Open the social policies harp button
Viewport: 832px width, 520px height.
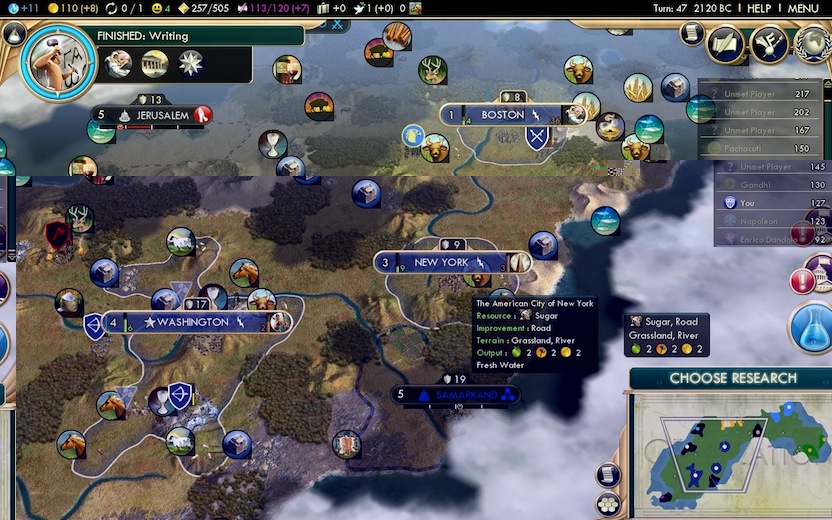(x=769, y=45)
